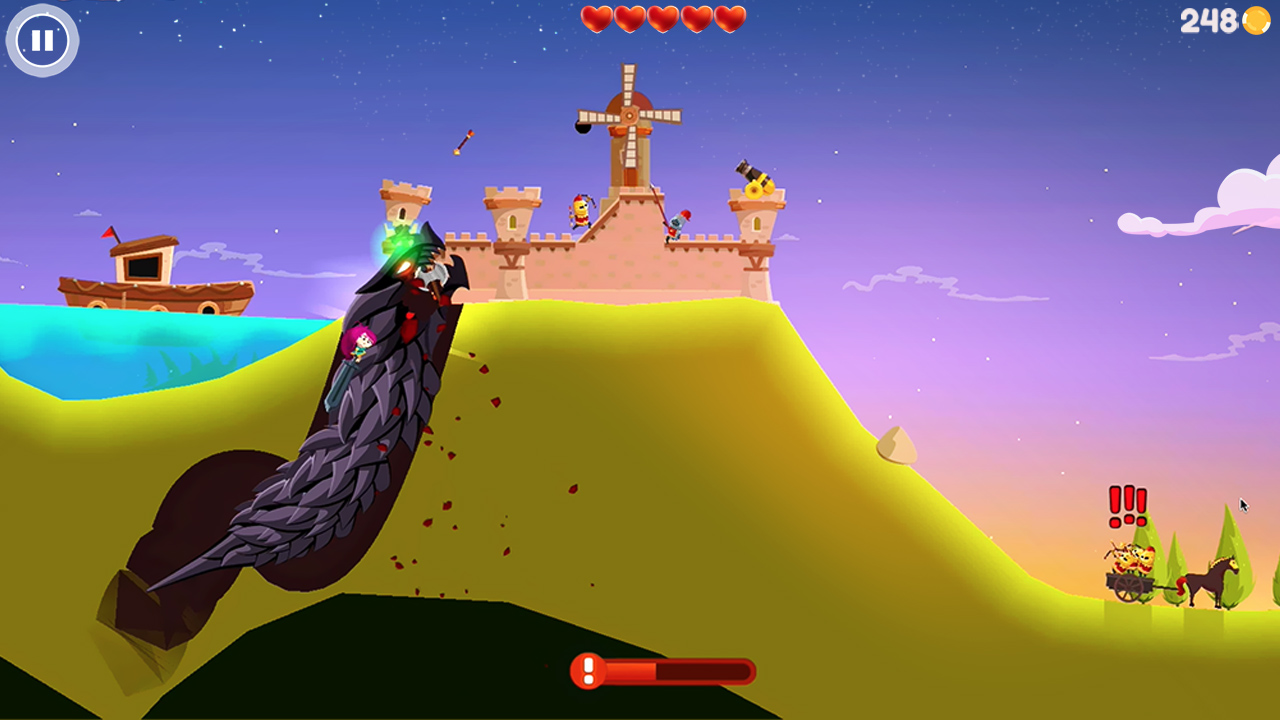The height and width of the screenshot is (720, 1280).
Task: Click the knight standing on the castle wall
Action: [583, 212]
